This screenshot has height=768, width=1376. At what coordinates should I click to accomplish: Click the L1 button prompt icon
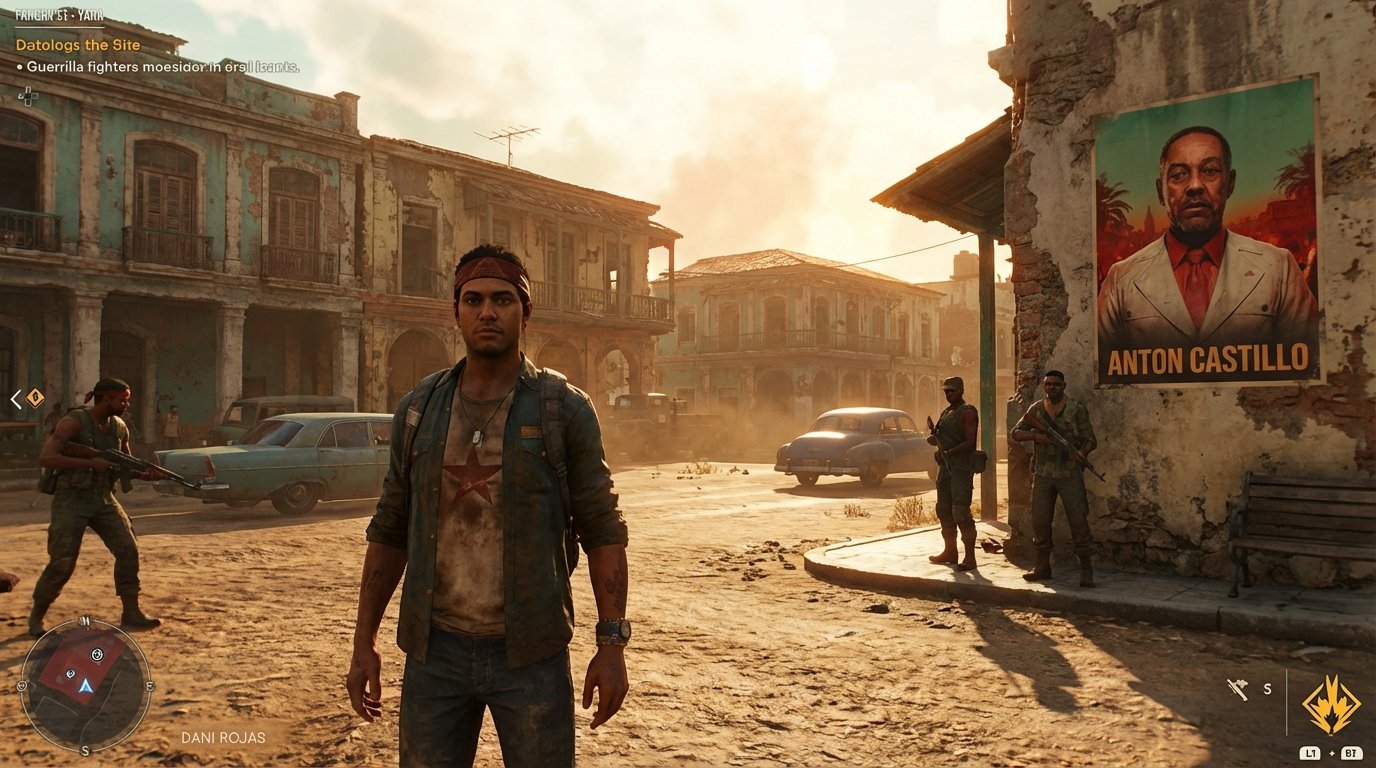click(1310, 753)
